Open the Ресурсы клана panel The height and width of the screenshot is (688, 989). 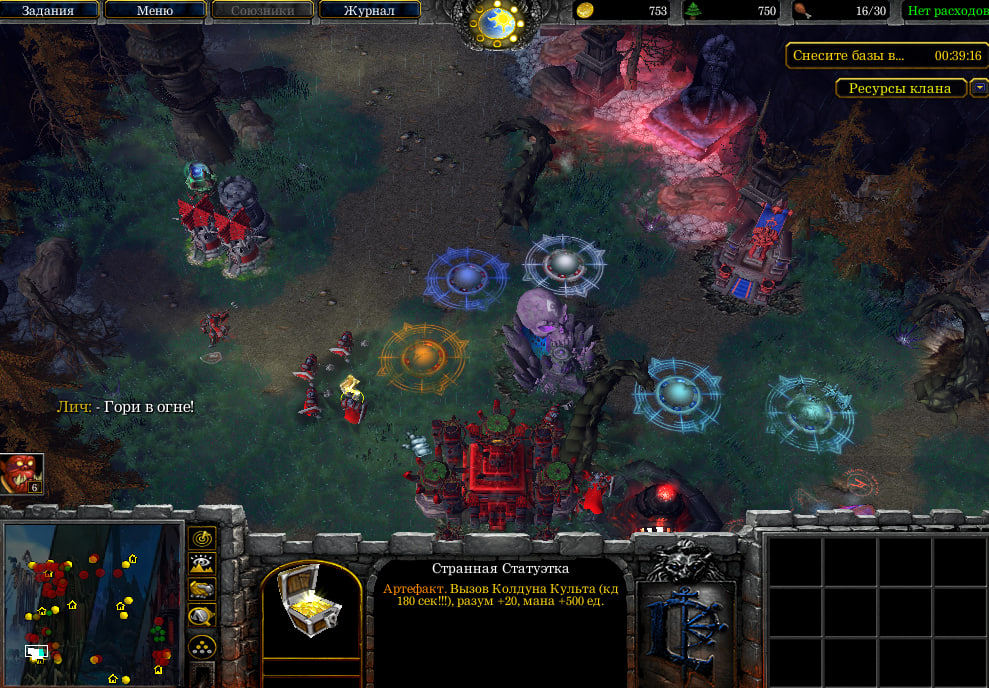click(900, 88)
